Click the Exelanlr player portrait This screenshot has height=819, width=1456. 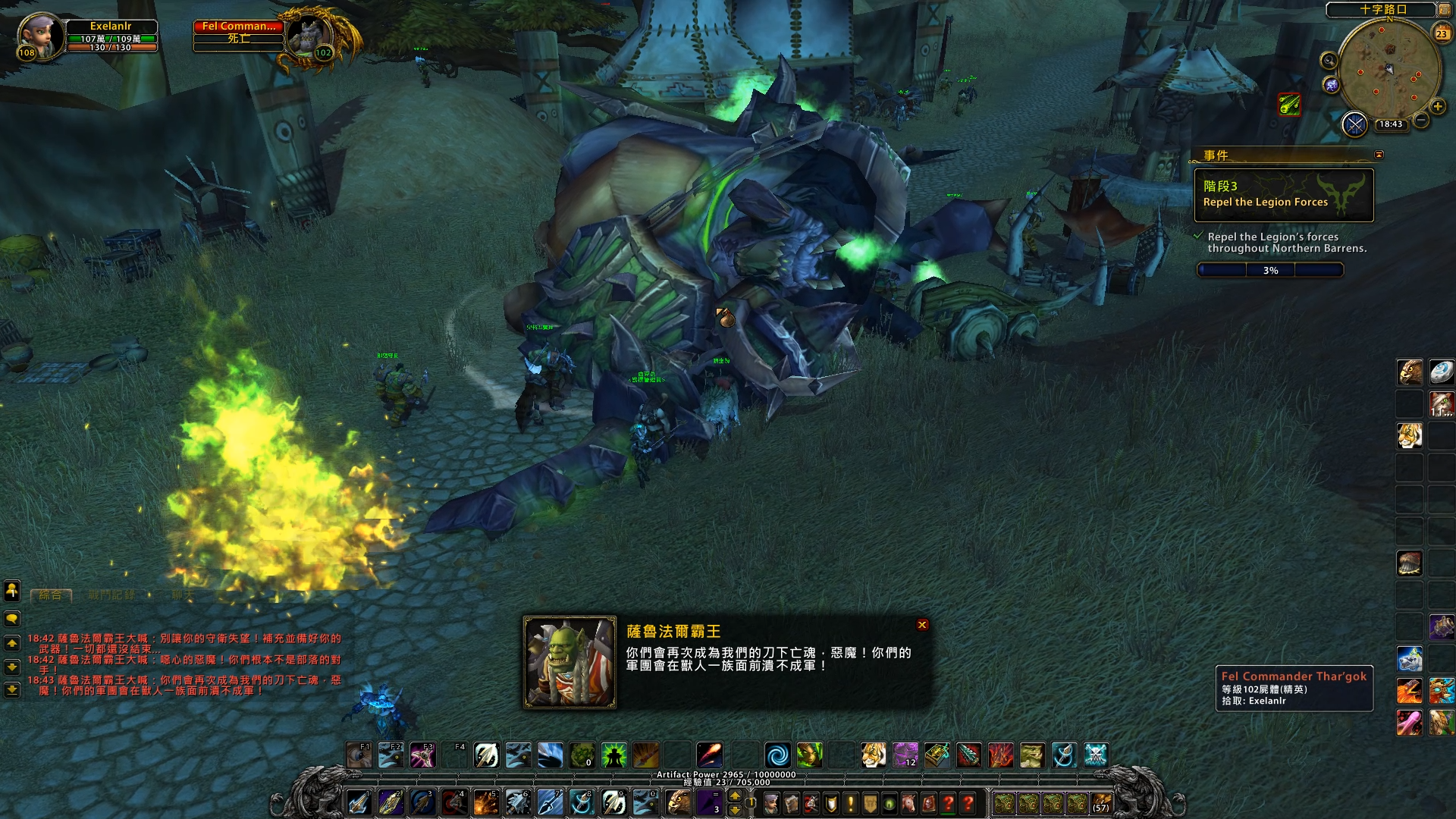(x=39, y=36)
